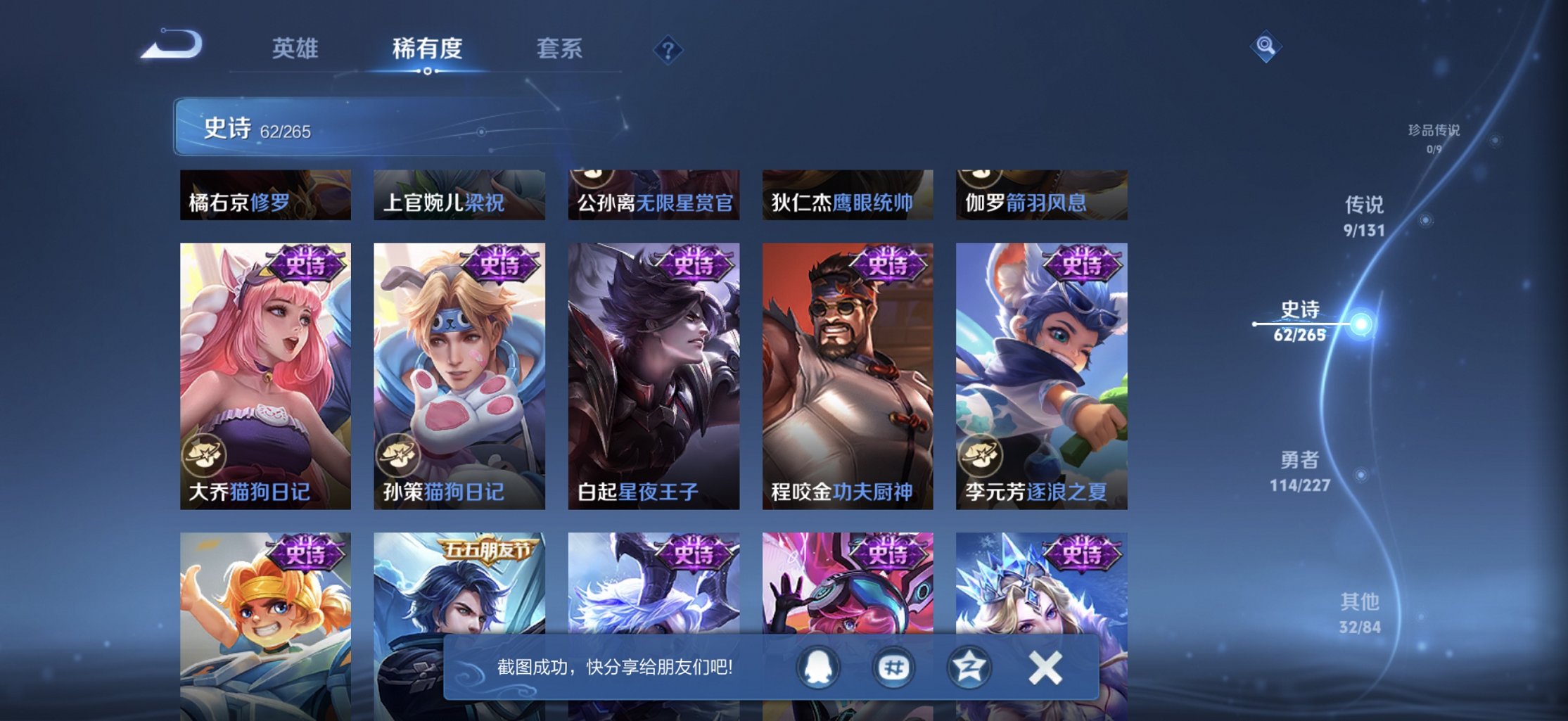Open the search magnifier icon
The image size is (1568, 721).
[1266, 44]
